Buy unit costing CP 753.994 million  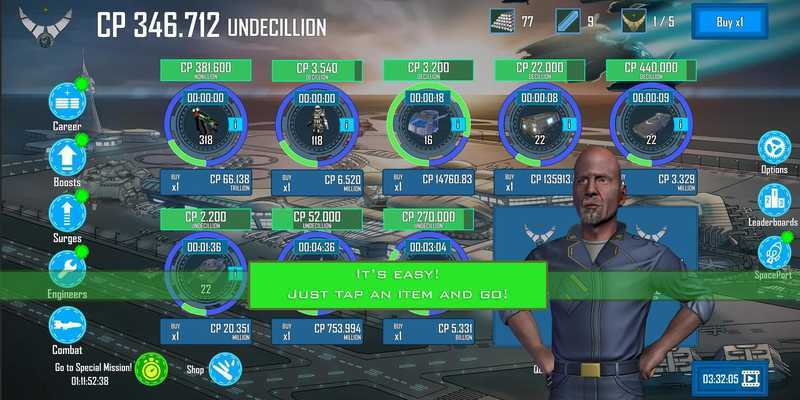coord(317,332)
